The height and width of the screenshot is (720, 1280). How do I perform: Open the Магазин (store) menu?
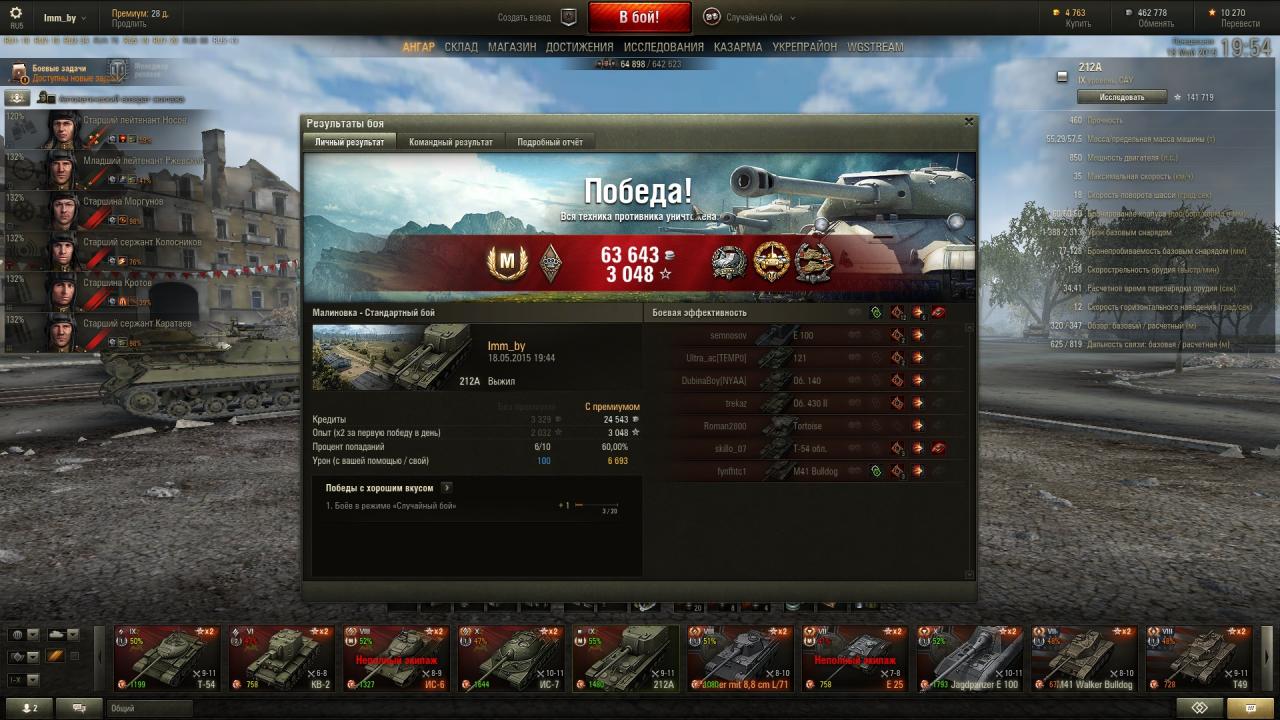[512, 47]
